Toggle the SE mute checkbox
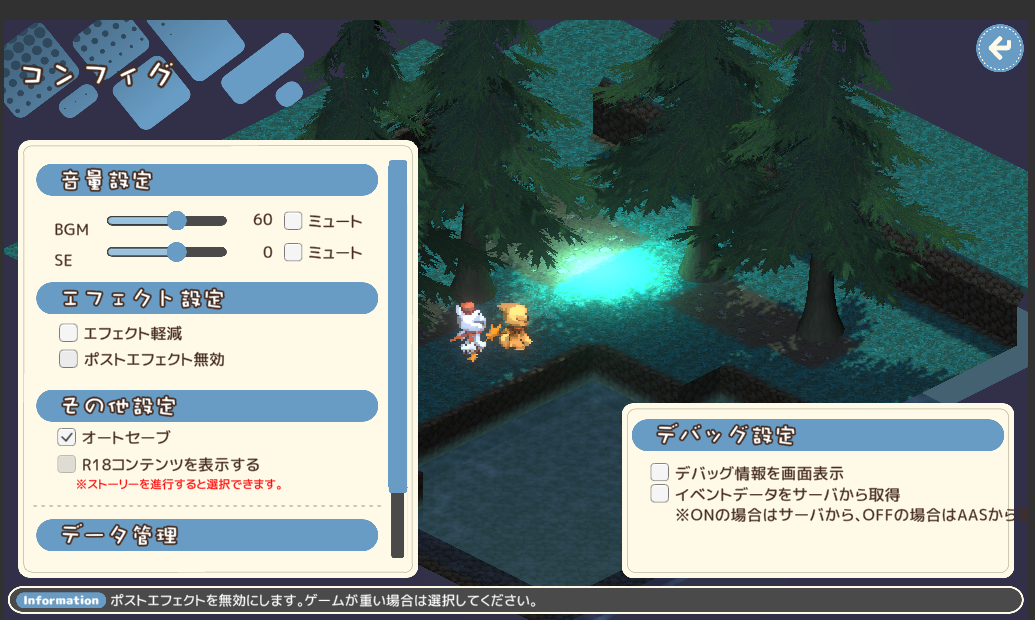The width and height of the screenshot is (1035, 620). point(293,252)
